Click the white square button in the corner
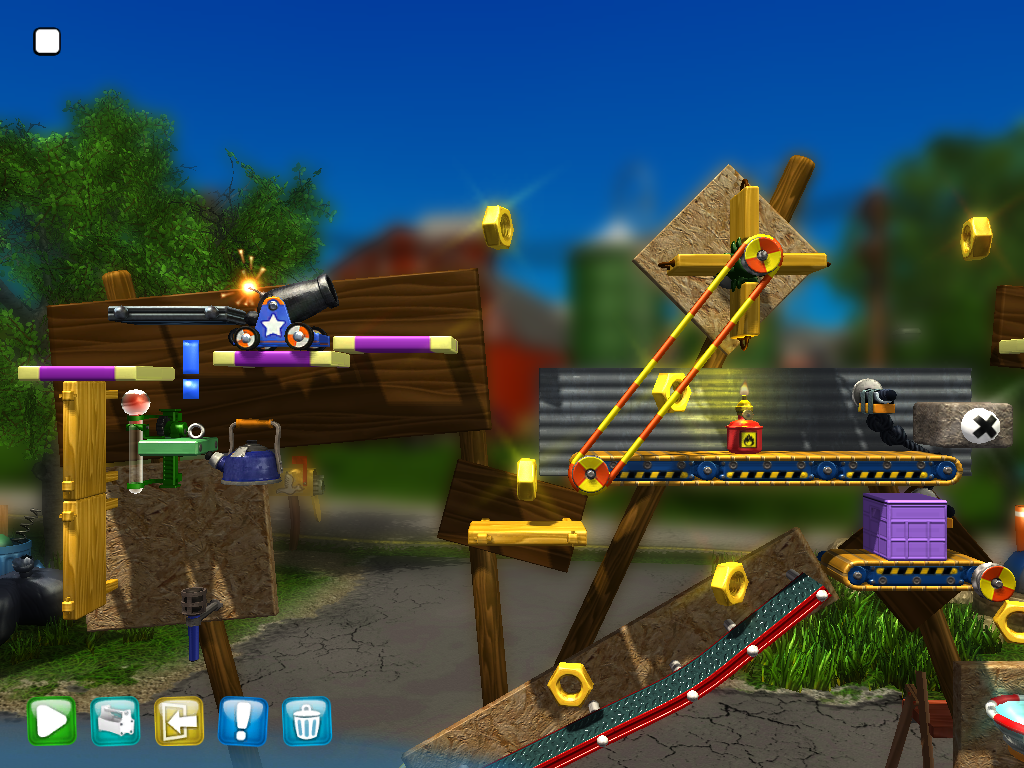This screenshot has height=768, width=1024. [47, 41]
